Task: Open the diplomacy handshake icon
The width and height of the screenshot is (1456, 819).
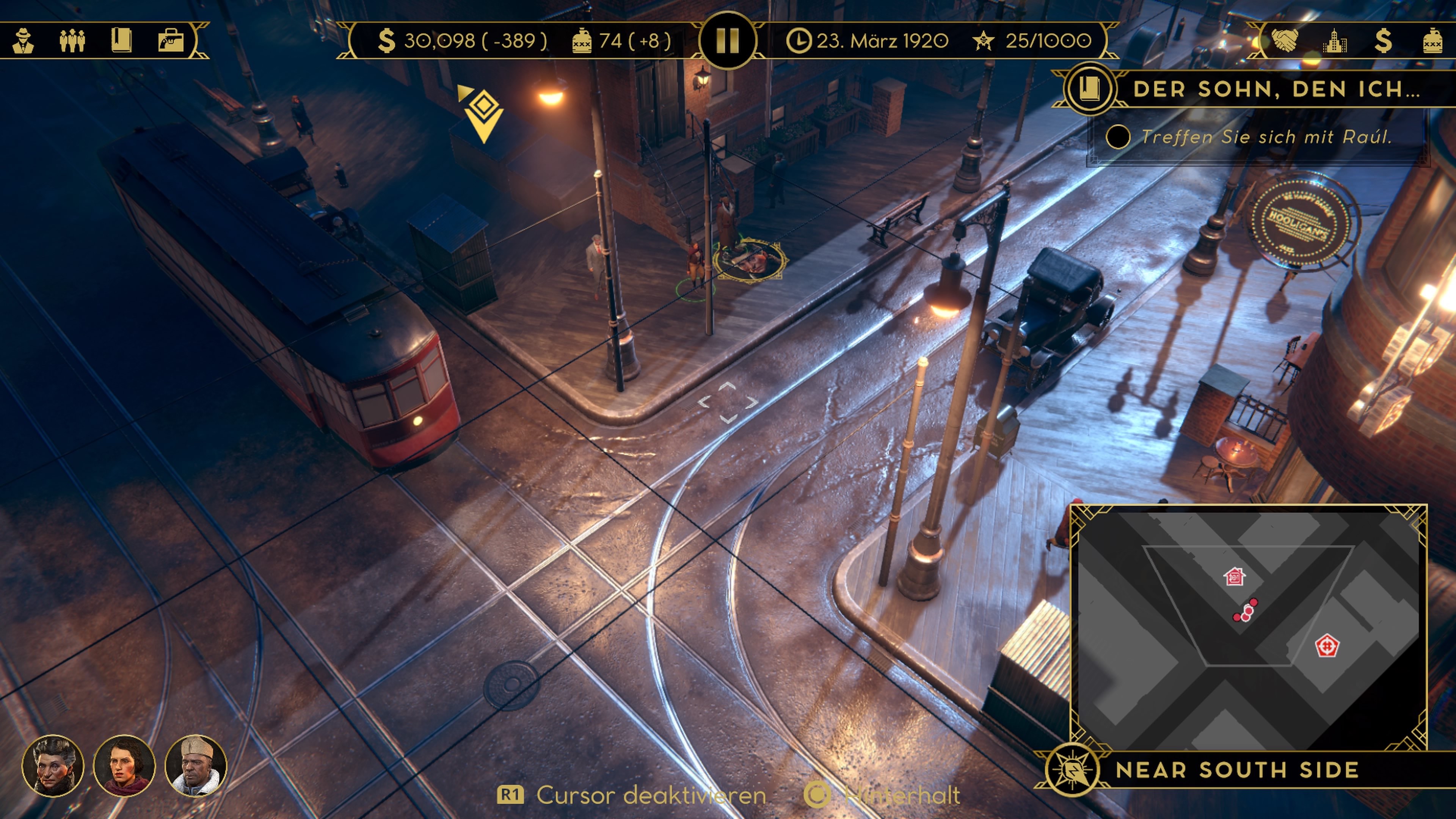Action: (x=1285, y=41)
